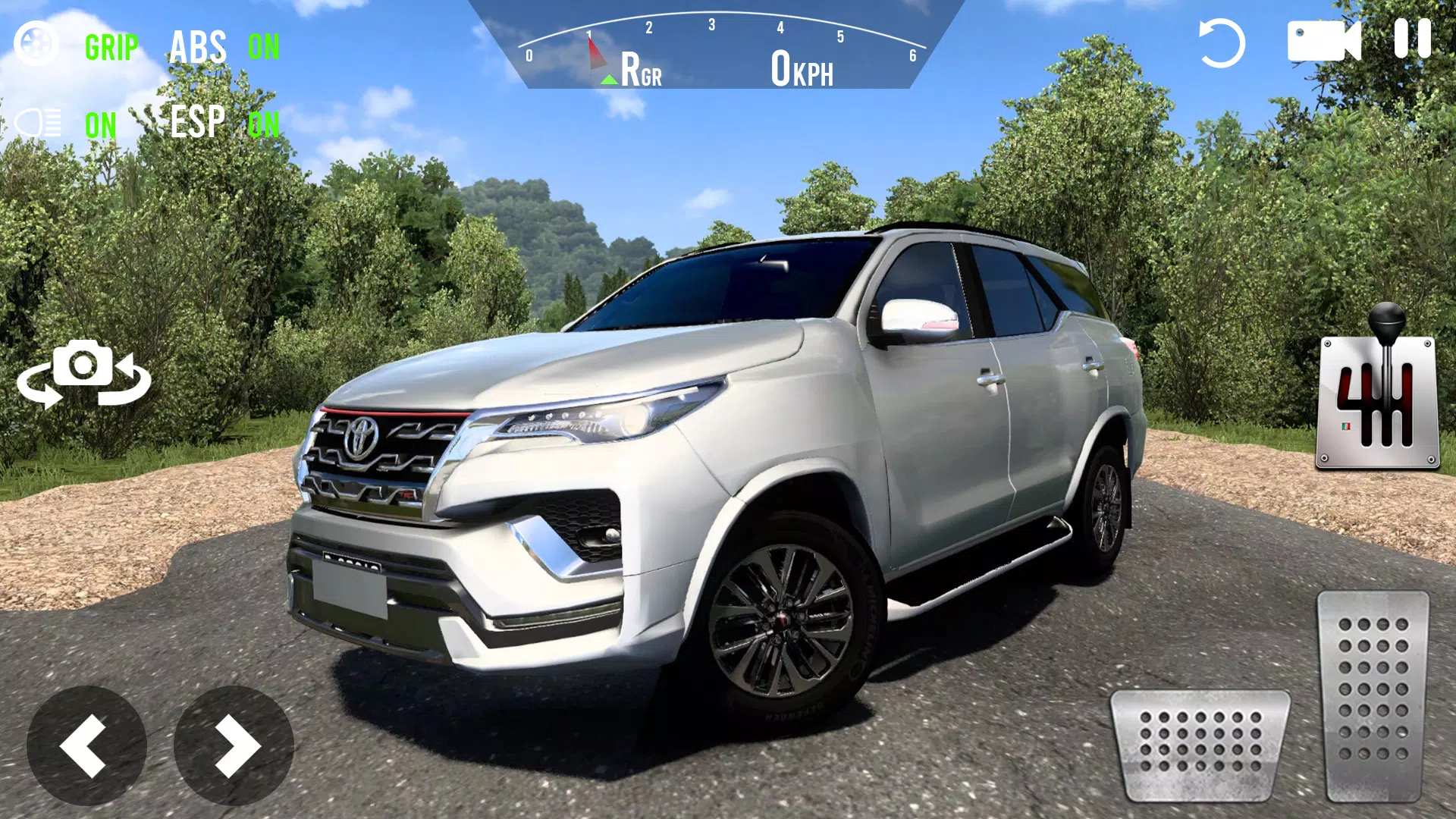Tap the number 6 on the rev gauge

[912, 55]
